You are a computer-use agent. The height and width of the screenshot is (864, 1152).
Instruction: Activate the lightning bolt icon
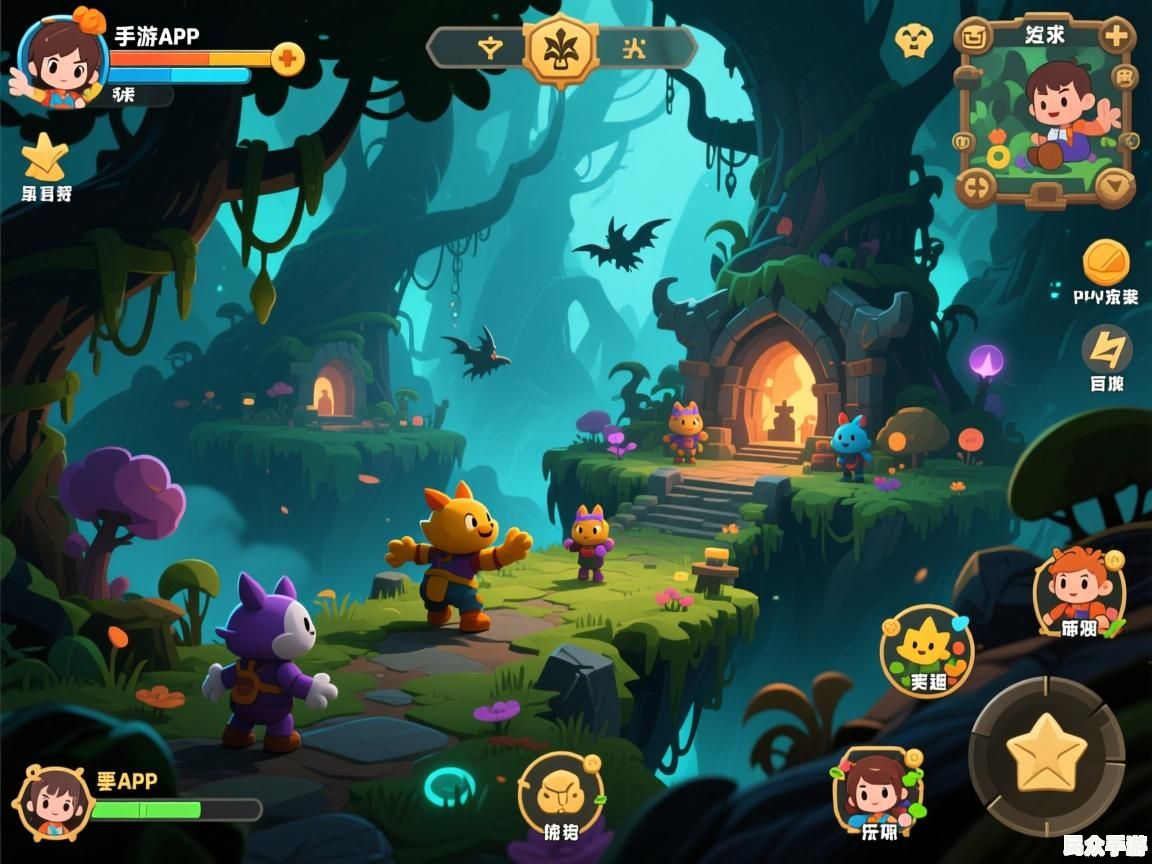[1107, 349]
